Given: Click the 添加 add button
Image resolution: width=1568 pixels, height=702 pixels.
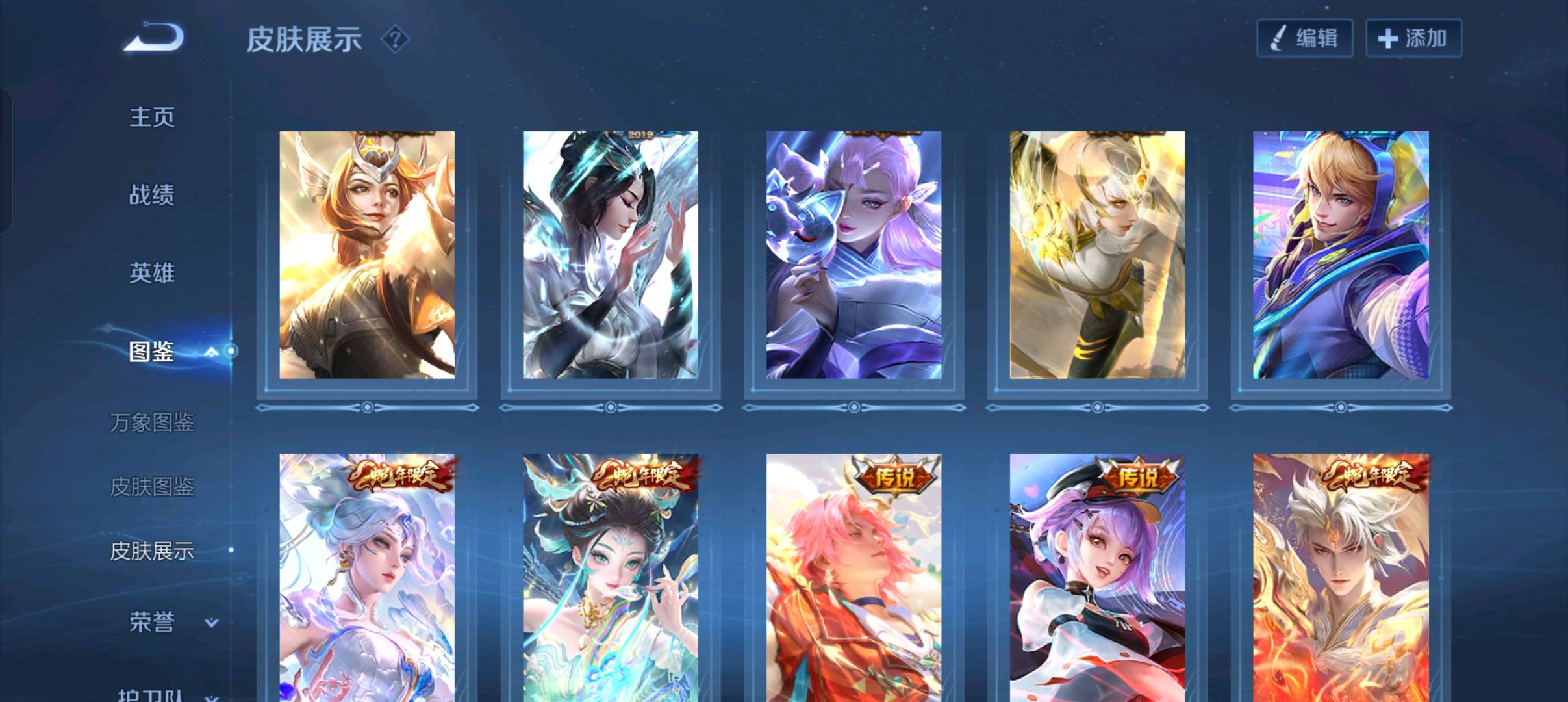Looking at the screenshot, I should pos(1413,38).
